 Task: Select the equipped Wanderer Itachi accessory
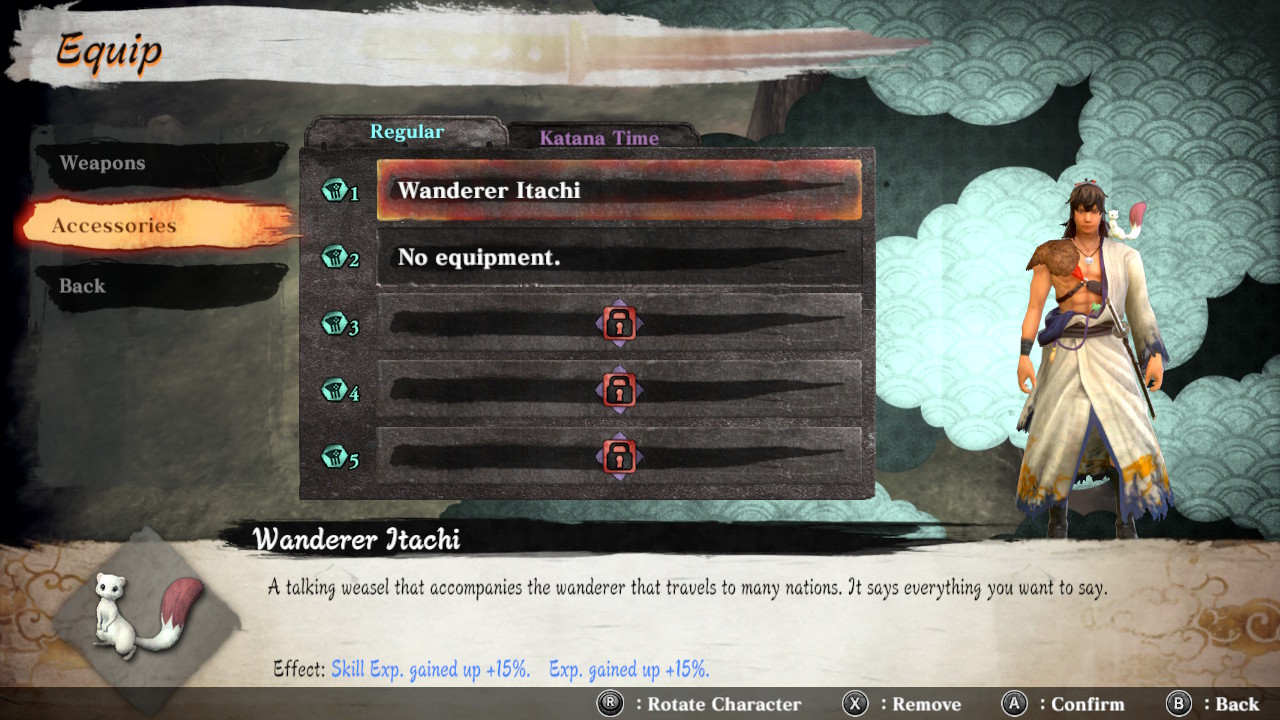click(x=620, y=191)
